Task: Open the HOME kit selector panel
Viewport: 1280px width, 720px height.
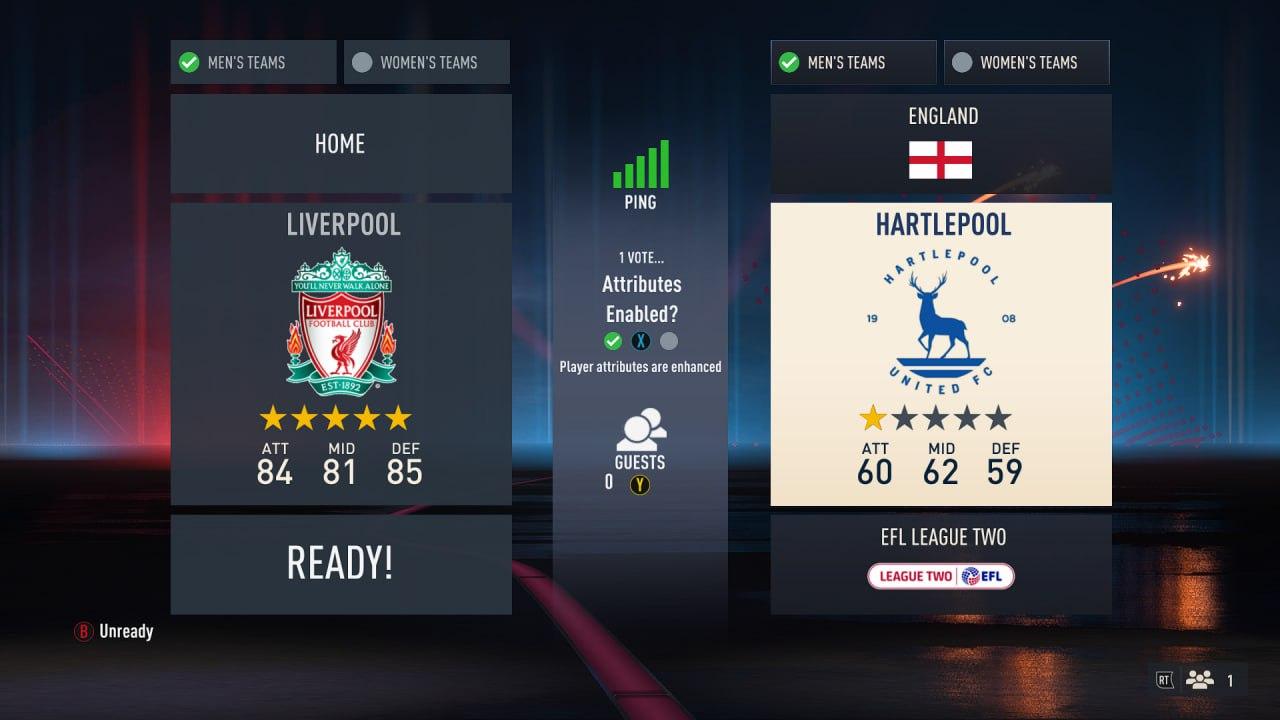Action: (340, 144)
